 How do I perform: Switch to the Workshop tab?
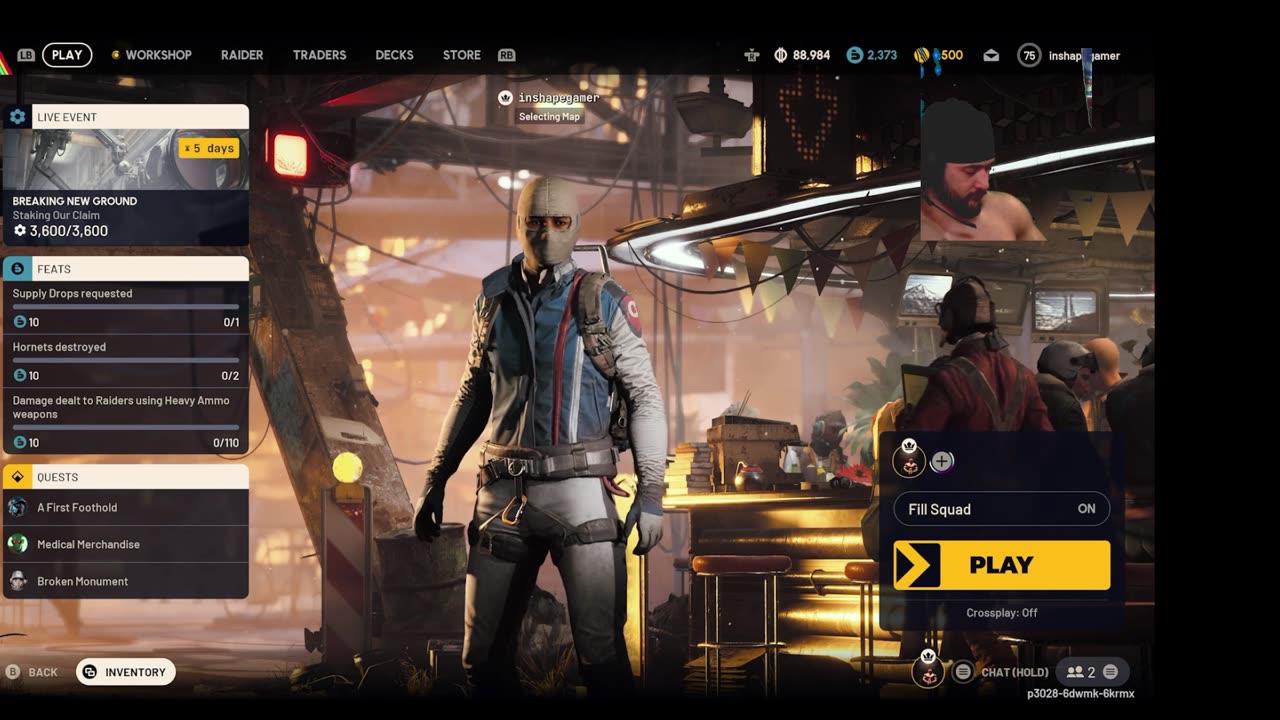(157, 55)
